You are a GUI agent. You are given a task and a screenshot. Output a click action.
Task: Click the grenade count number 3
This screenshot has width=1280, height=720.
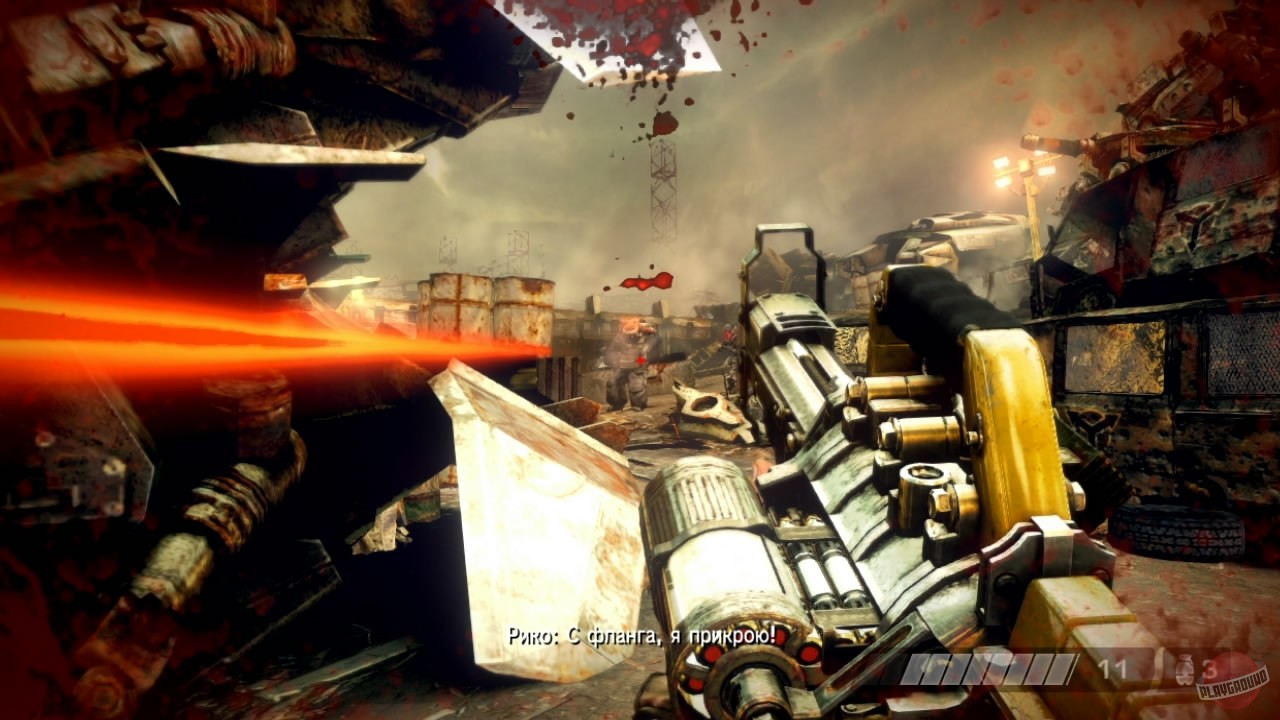[x=1209, y=667]
